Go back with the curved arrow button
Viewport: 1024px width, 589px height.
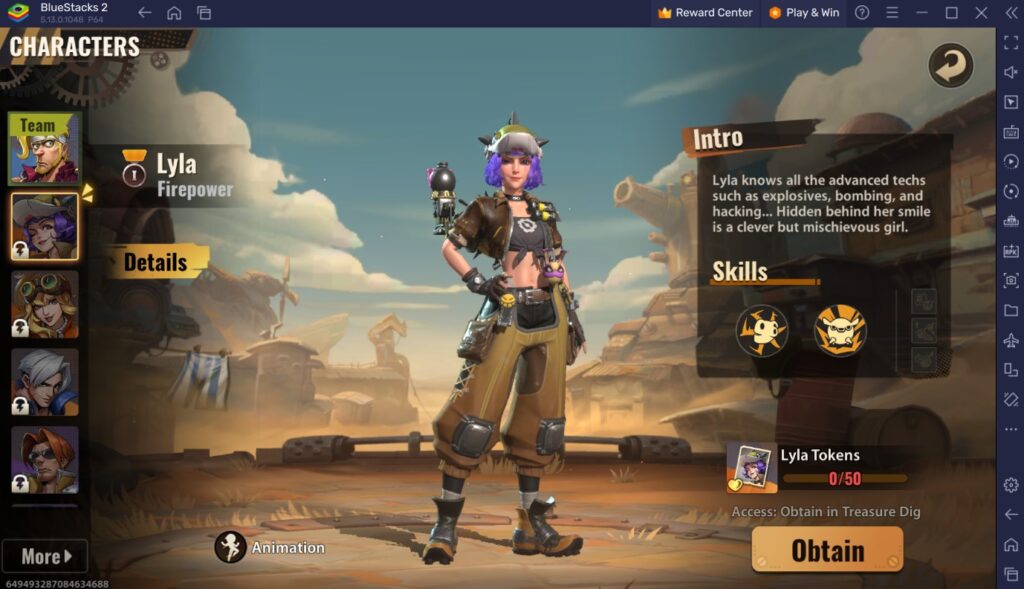click(x=950, y=66)
